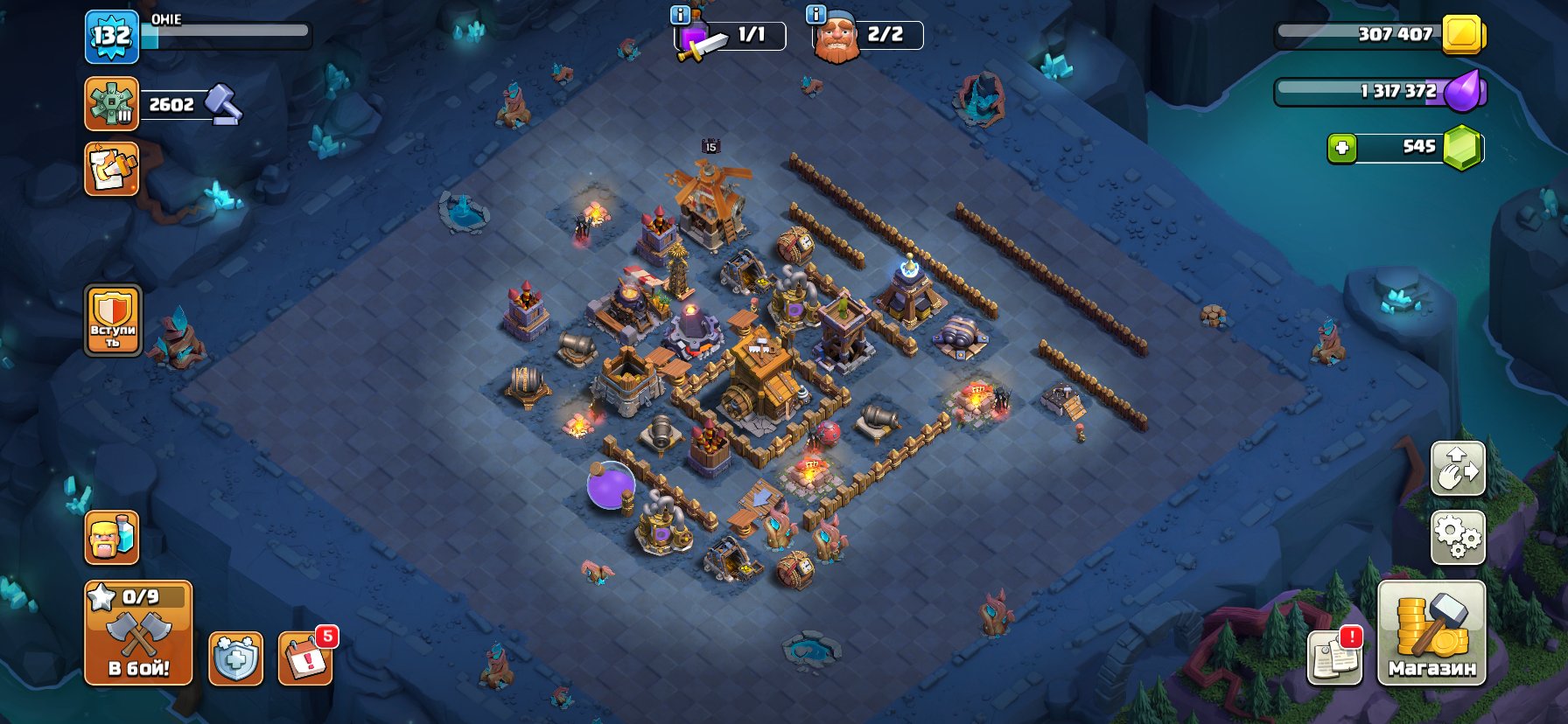Open the game settings gears

pyautogui.click(x=1458, y=539)
